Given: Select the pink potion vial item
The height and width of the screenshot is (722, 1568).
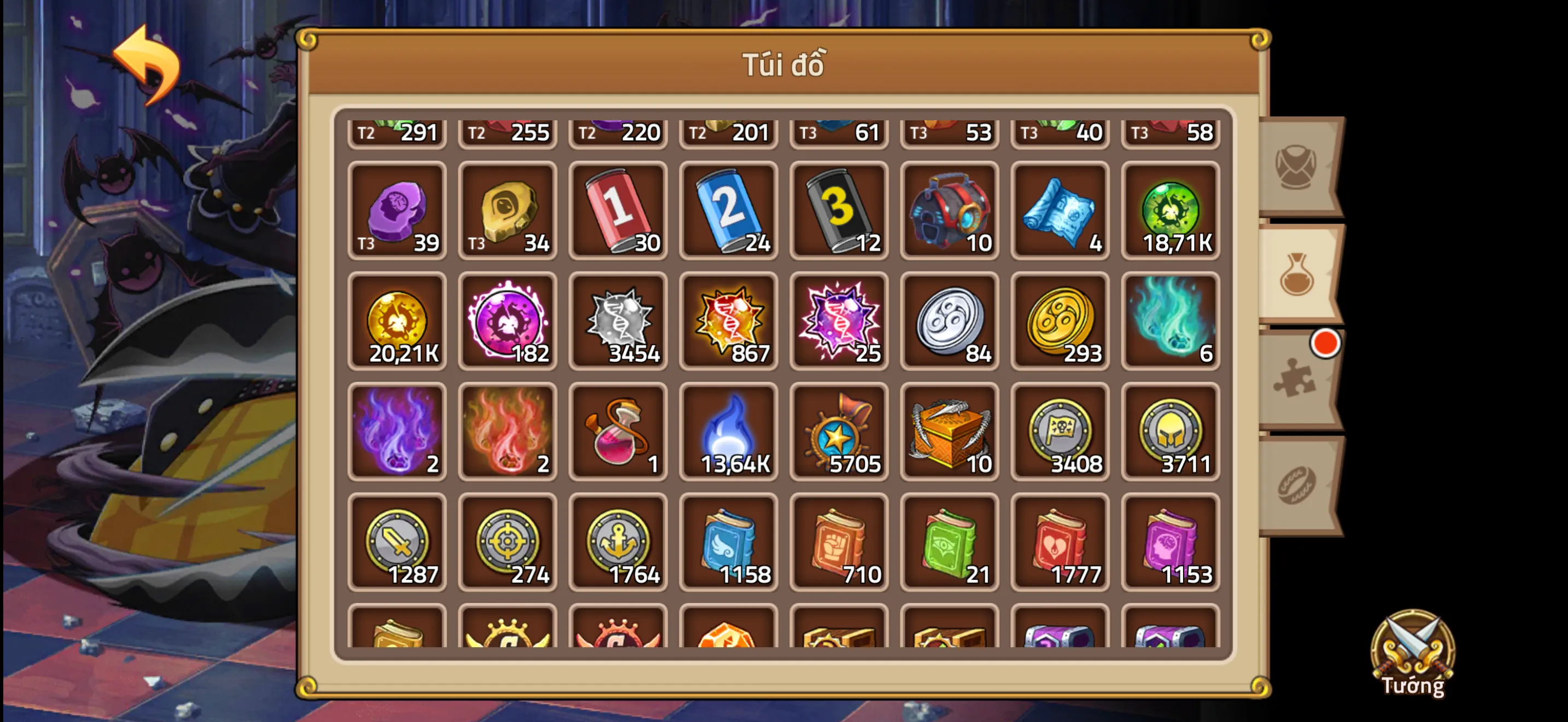Looking at the screenshot, I should [x=618, y=432].
